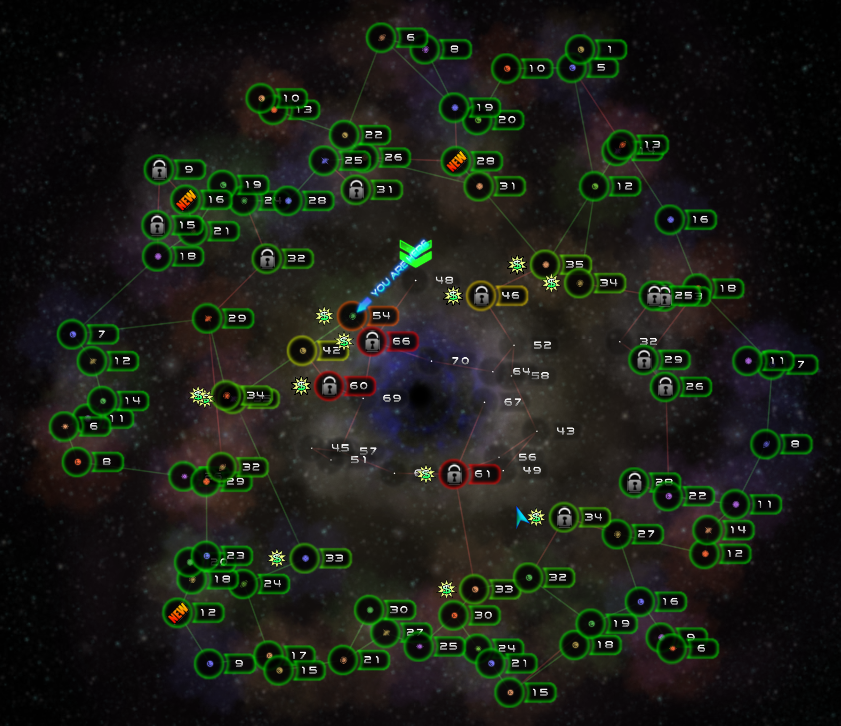Choose the locked node labeled 9
This screenshot has height=726, width=841.
159,170
